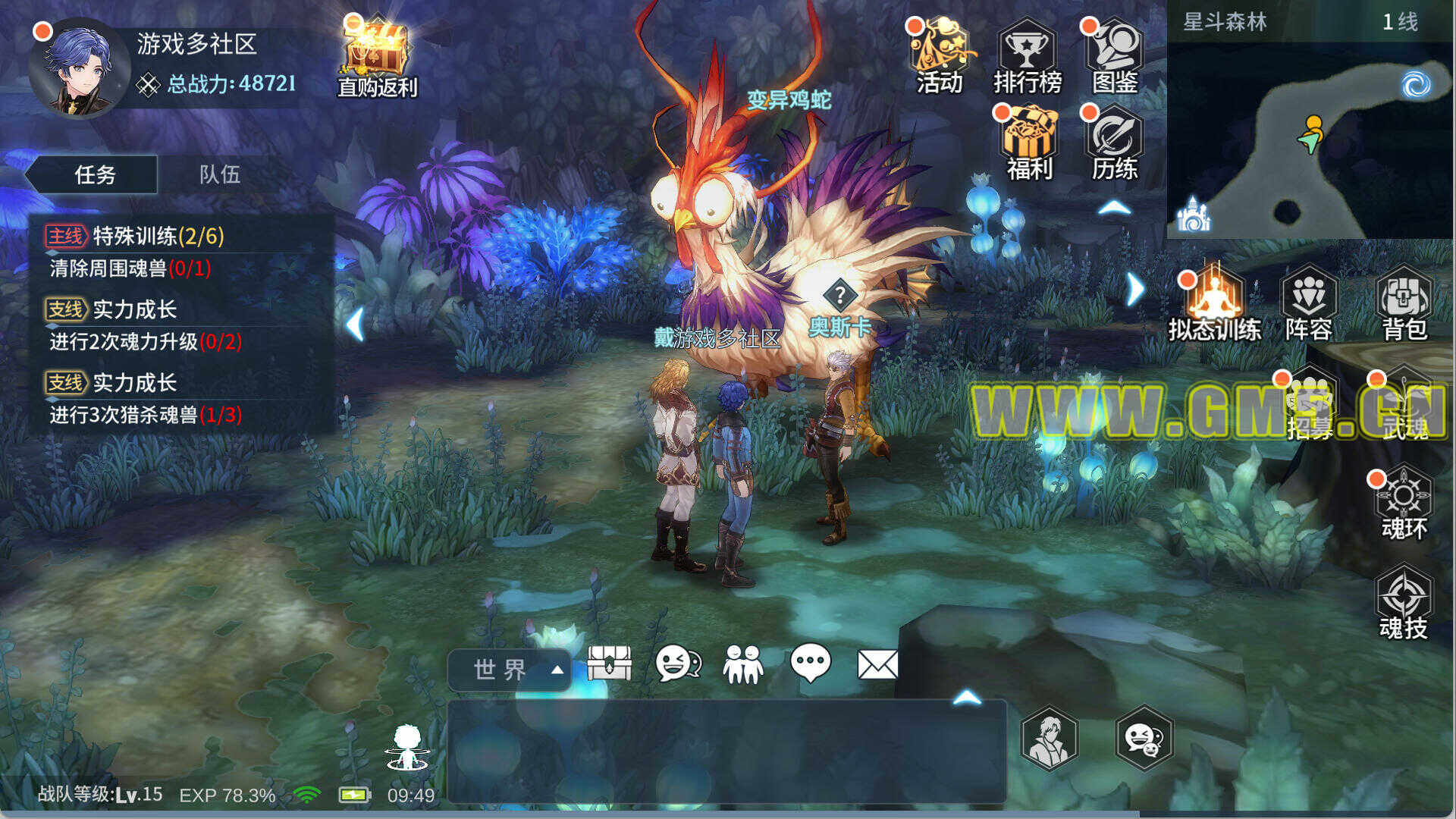Screen dimensions: 1456x819
Task: Open the 阵容 lineup menu
Action: pos(1309,303)
